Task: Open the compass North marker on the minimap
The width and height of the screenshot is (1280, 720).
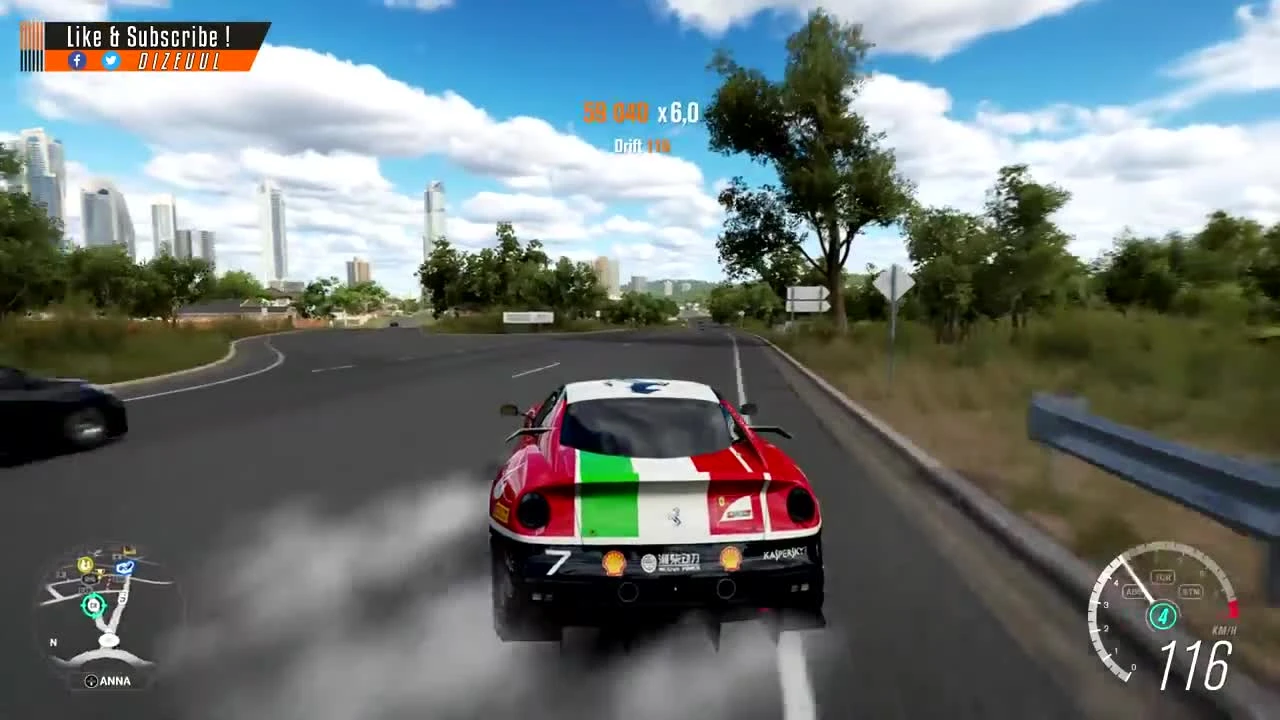Action: 53,641
